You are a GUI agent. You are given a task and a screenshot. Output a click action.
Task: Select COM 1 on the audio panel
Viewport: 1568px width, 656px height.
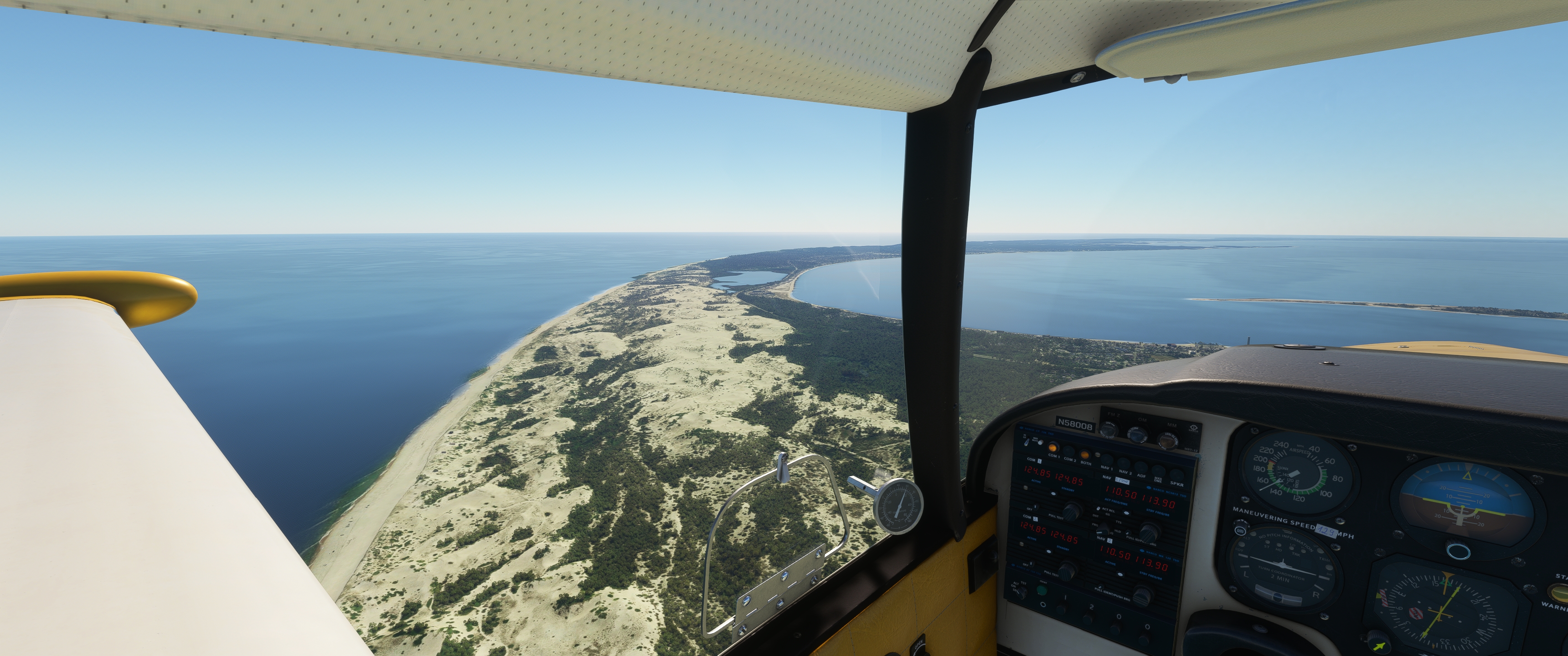tap(1052, 448)
